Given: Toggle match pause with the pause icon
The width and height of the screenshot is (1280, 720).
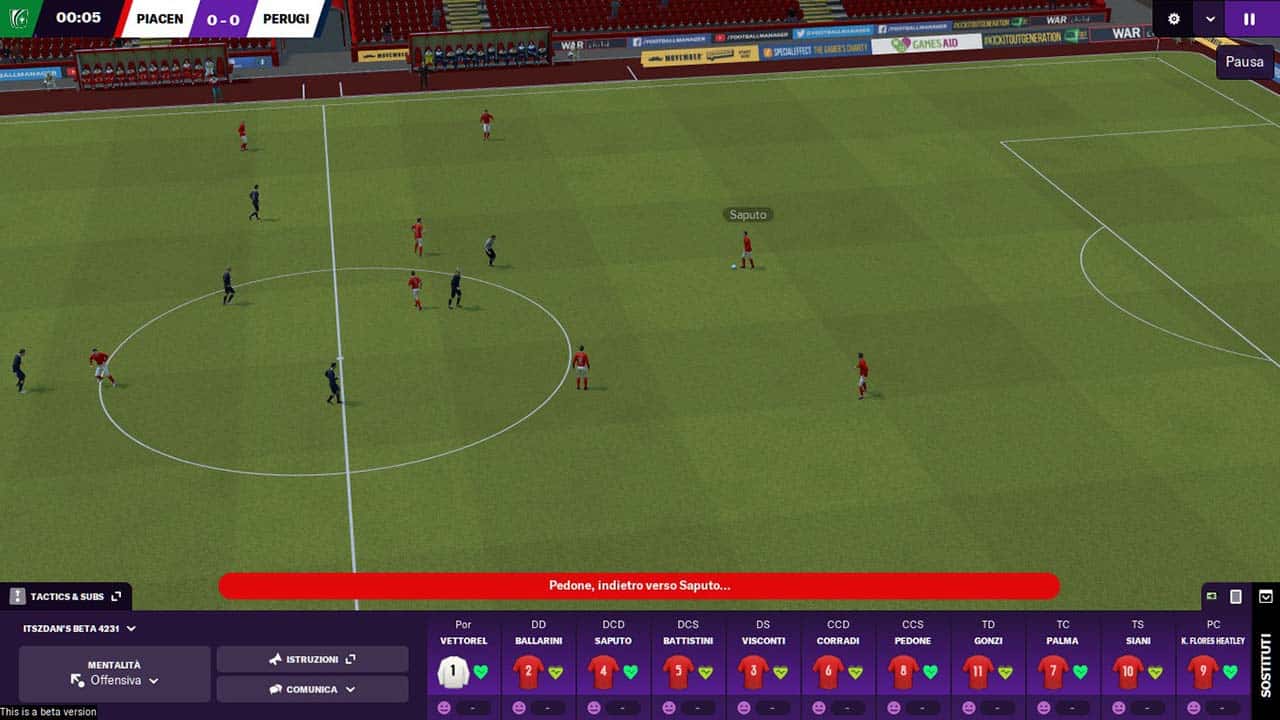Looking at the screenshot, I should click(1249, 19).
